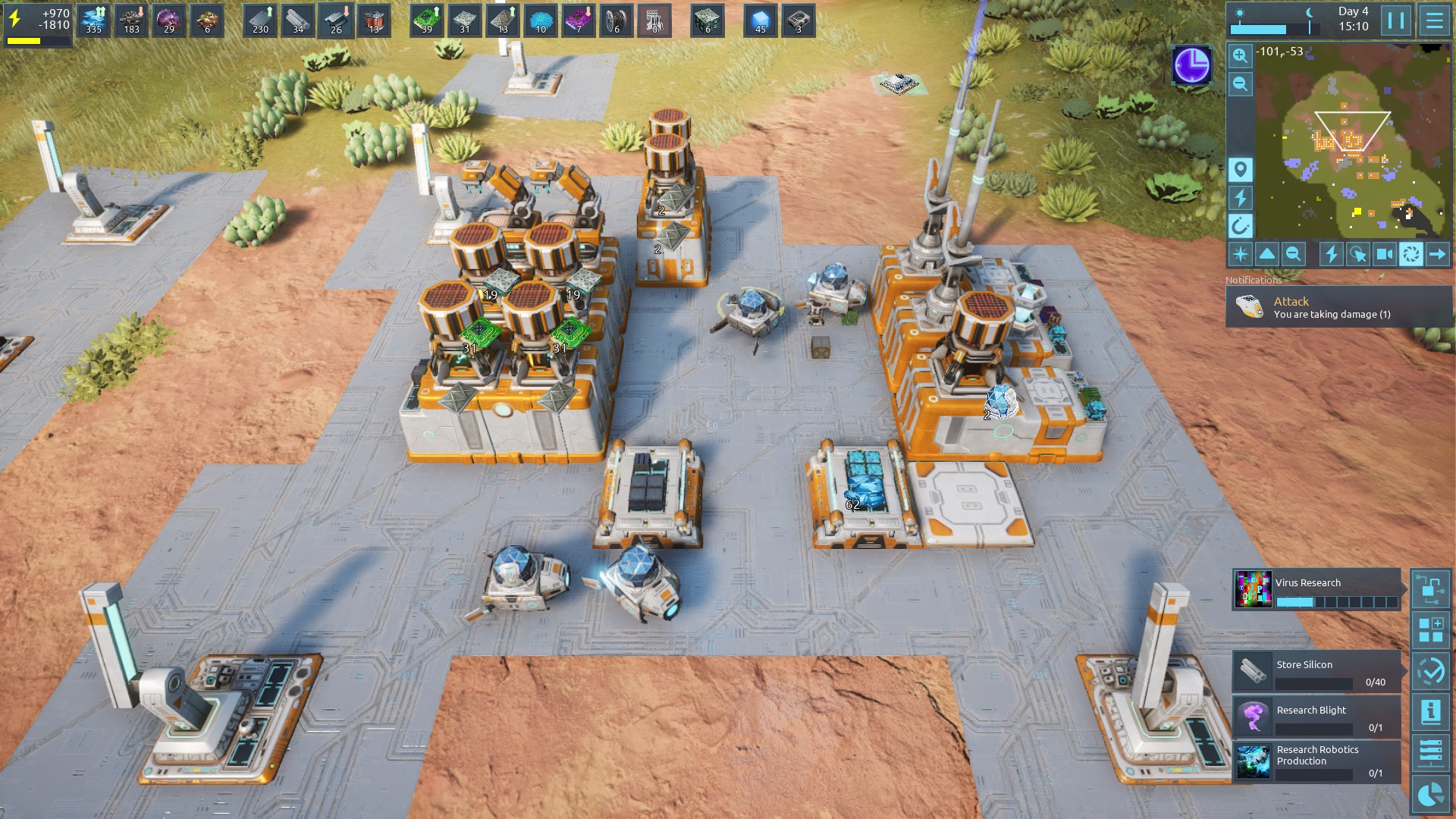Open the build grid menu

point(1431,630)
